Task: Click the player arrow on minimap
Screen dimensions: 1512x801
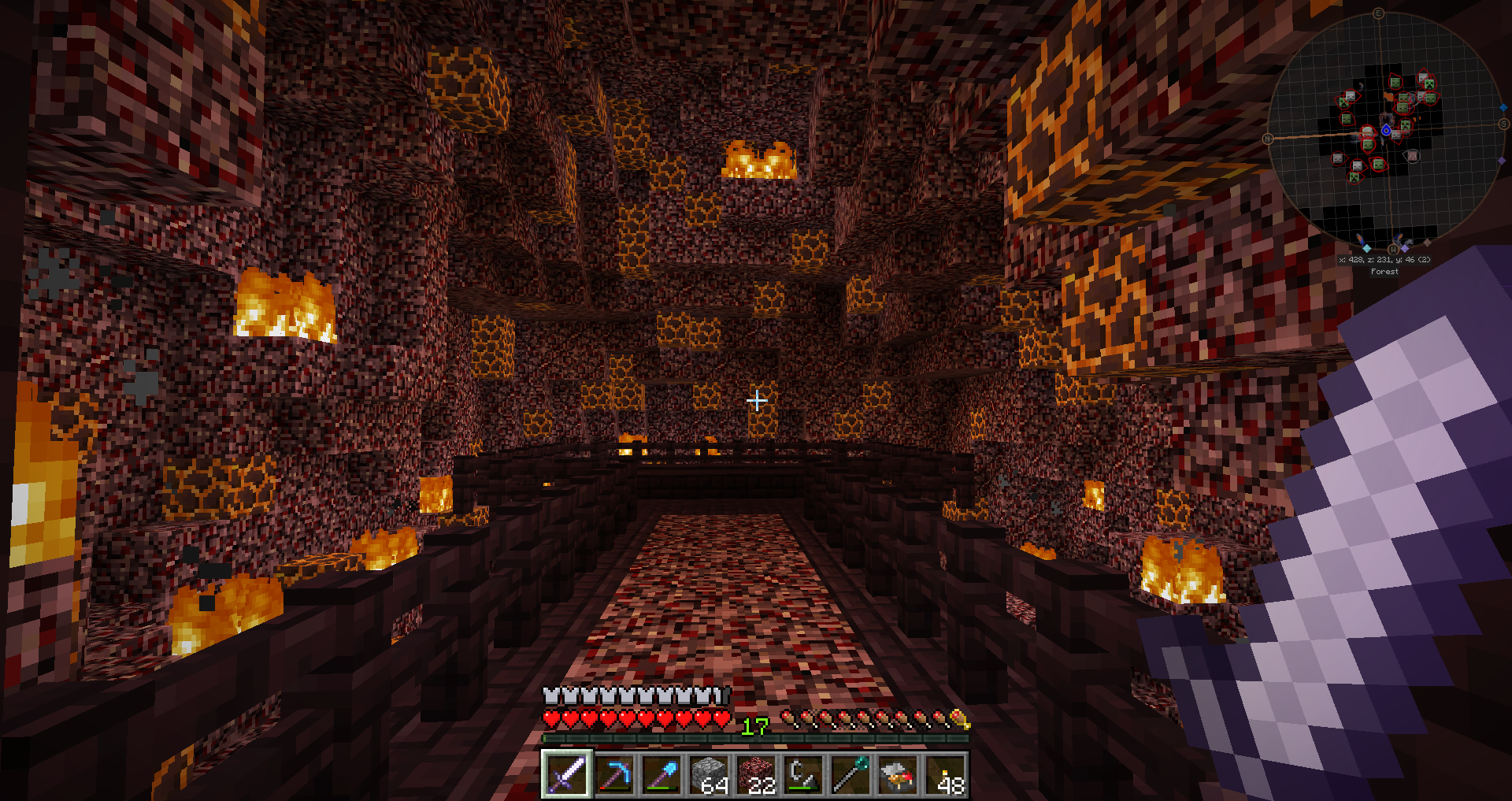Action: point(1386,130)
